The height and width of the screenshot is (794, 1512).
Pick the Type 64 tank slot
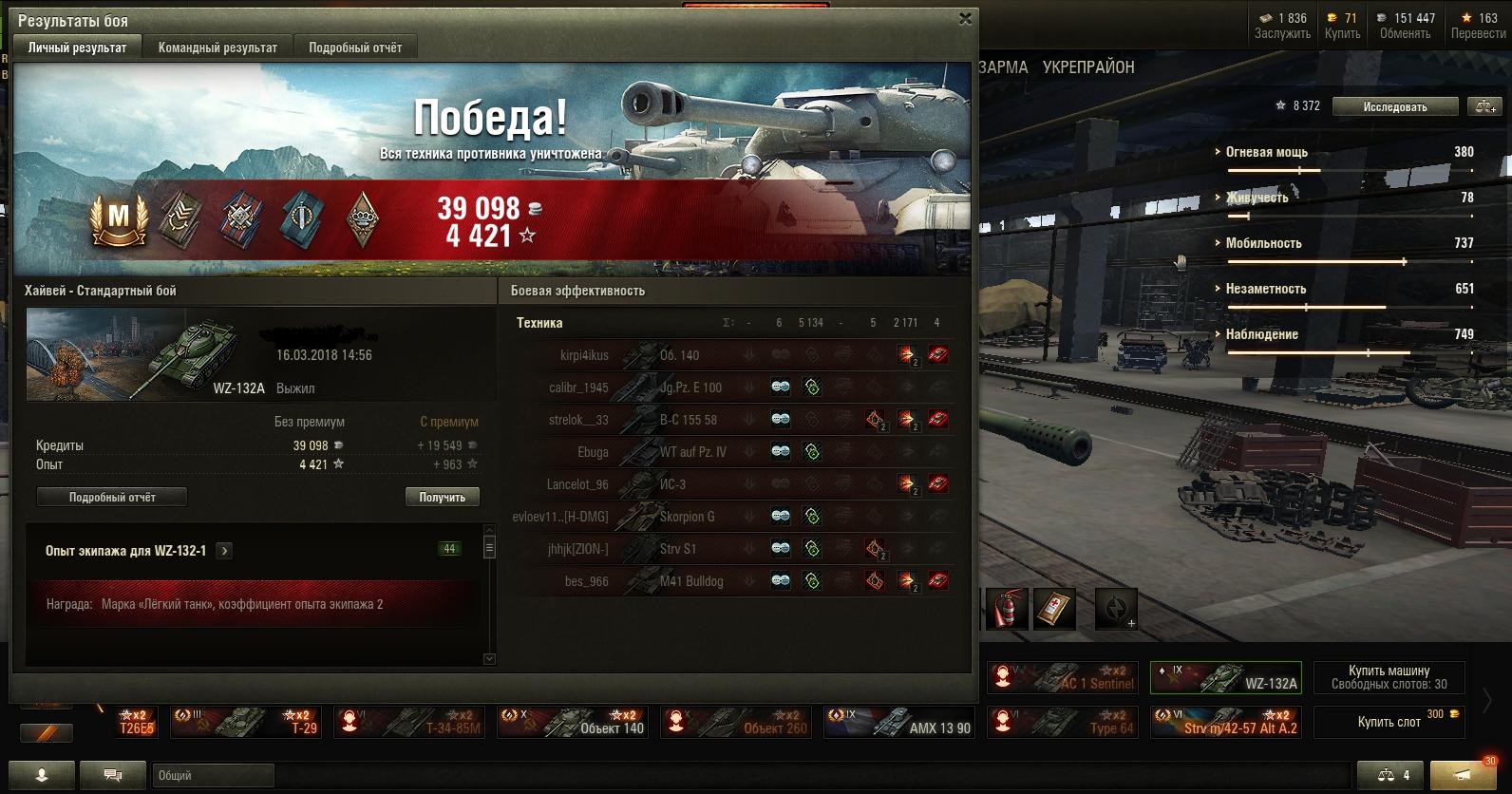pos(1062,722)
